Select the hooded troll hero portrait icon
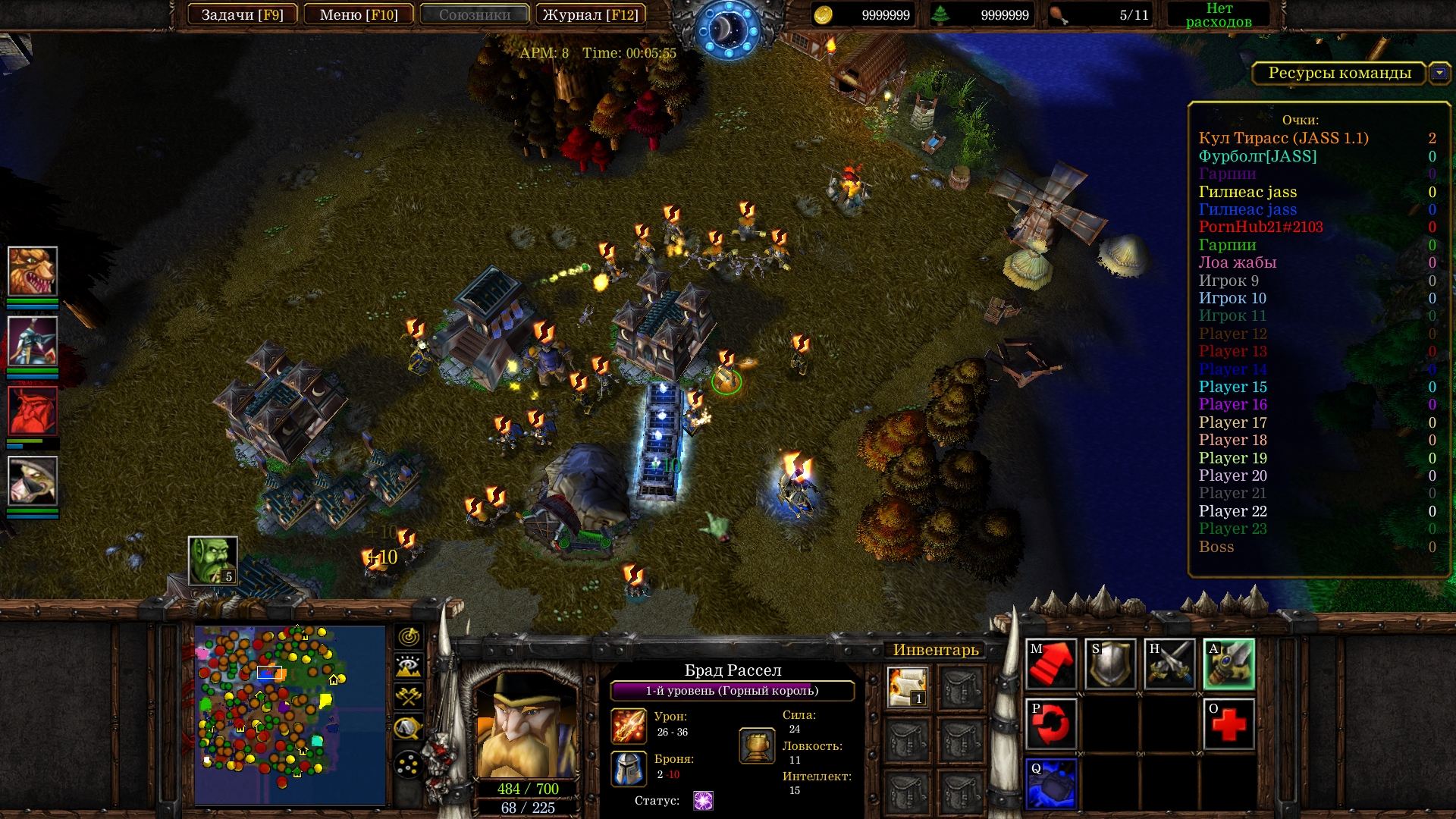1456x819 pixels. (x=33, y=481)
